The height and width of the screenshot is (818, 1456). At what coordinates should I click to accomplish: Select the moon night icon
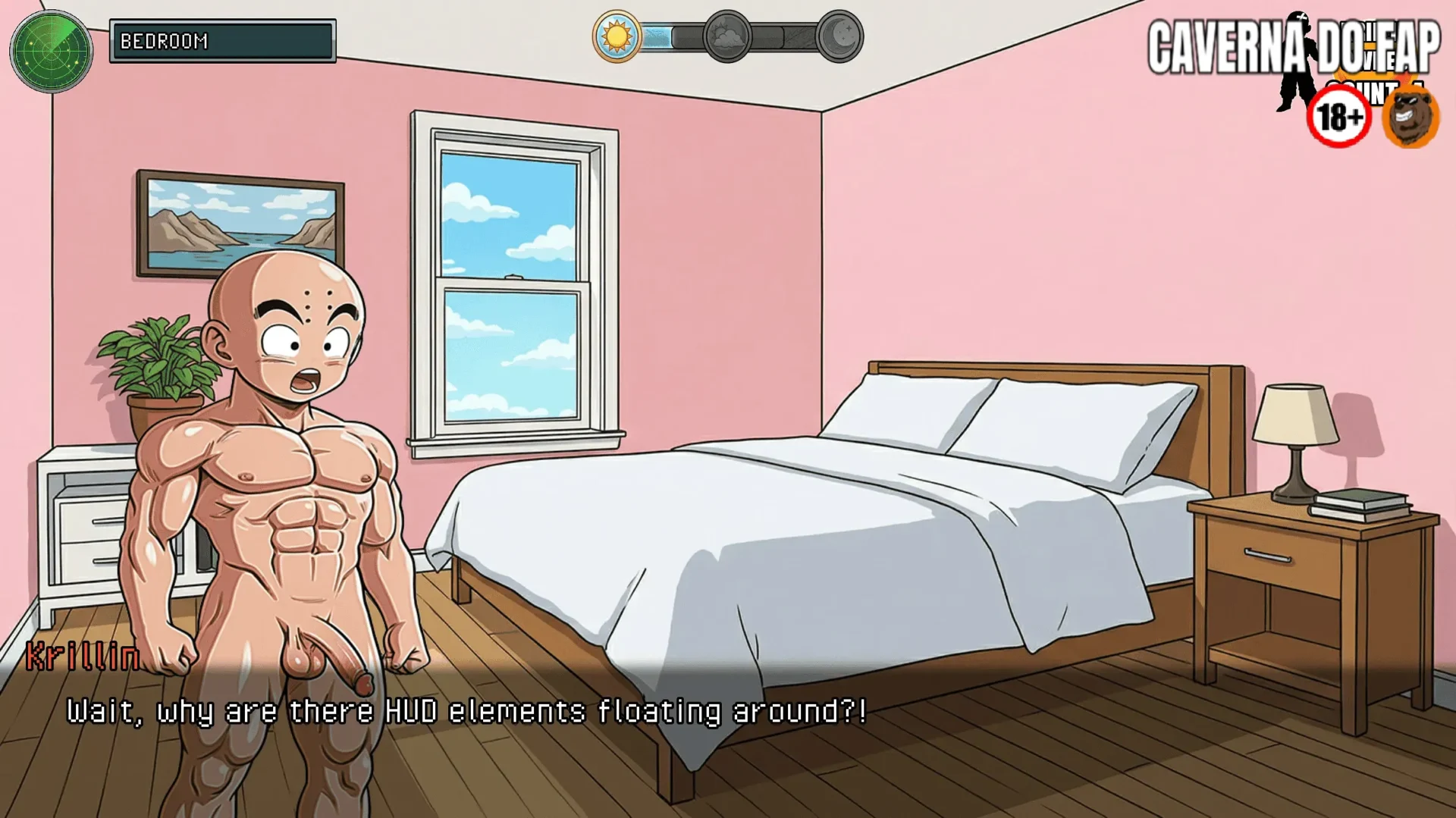coord(839,36)
